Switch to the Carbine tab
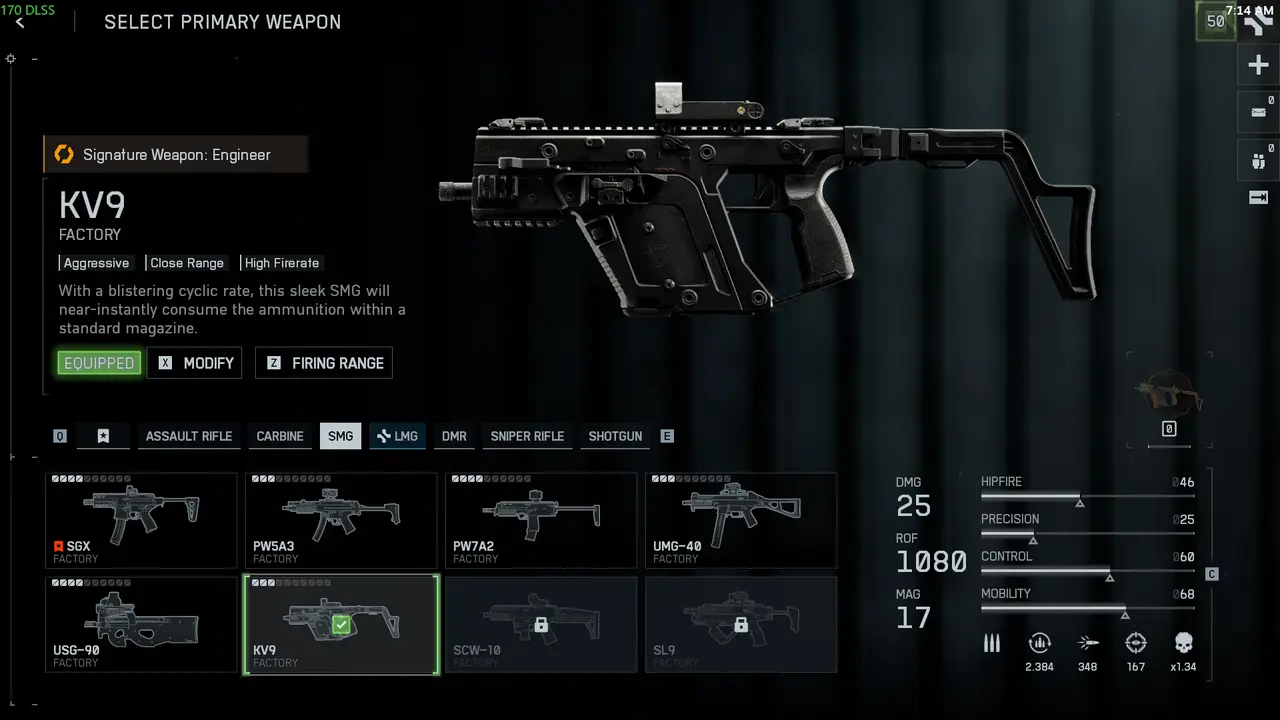 (x=280, y=436)
